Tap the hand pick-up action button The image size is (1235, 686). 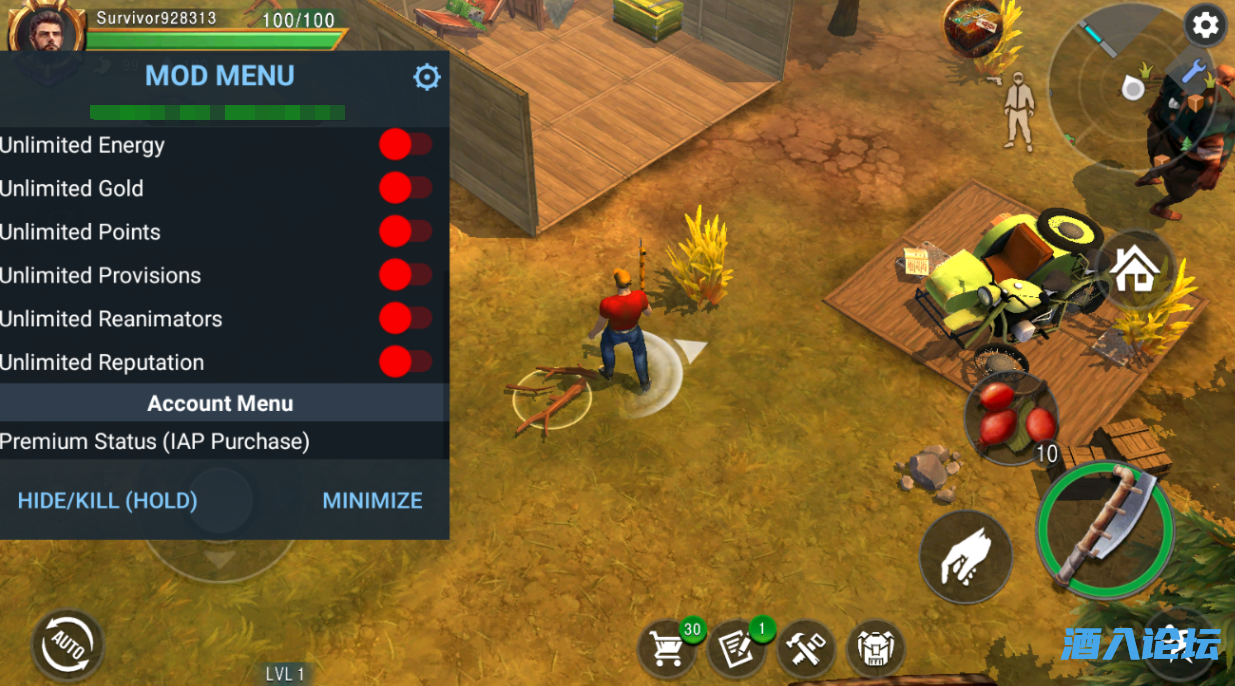coord(965,557)
